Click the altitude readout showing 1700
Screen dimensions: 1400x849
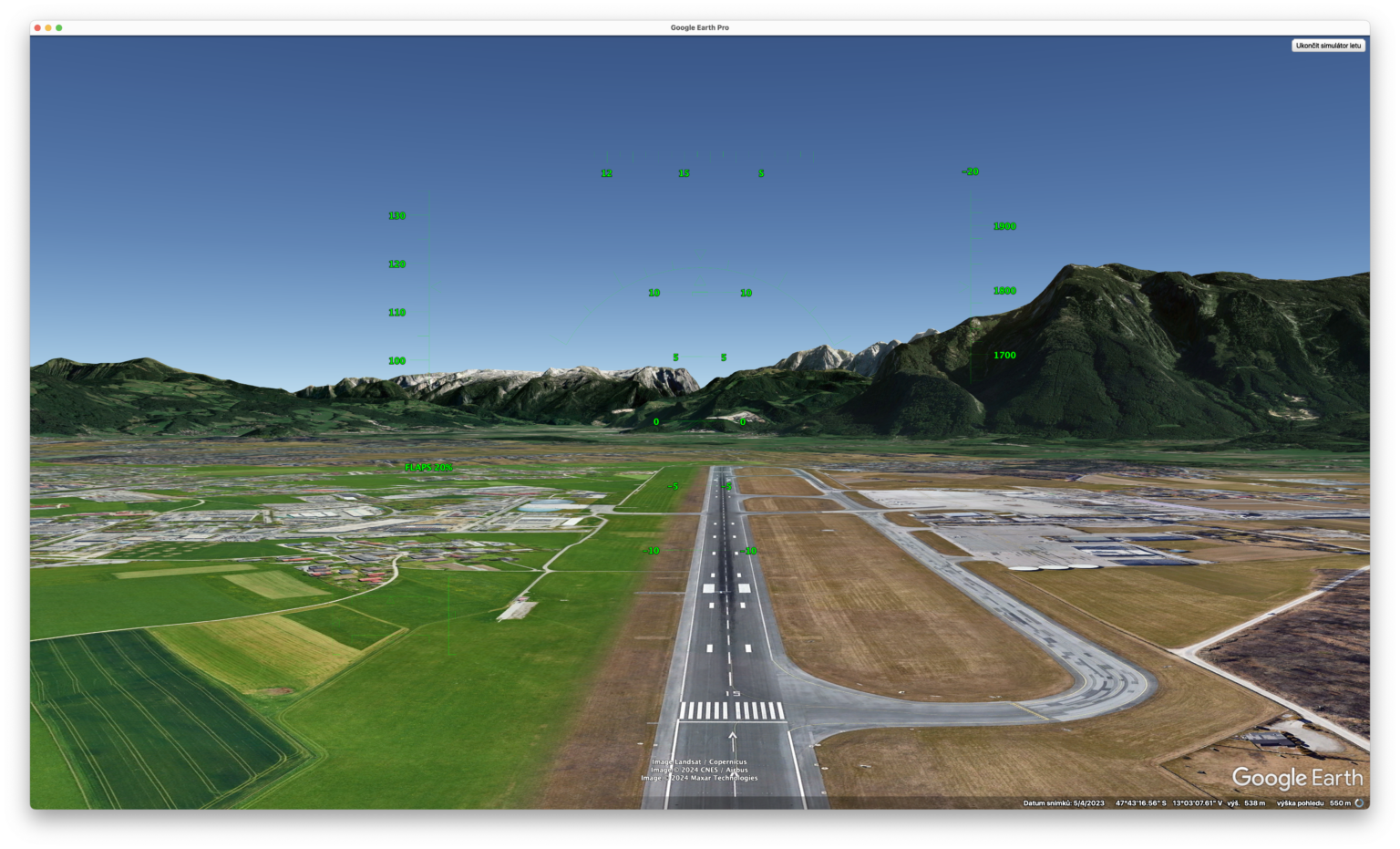click(1004, 355)
